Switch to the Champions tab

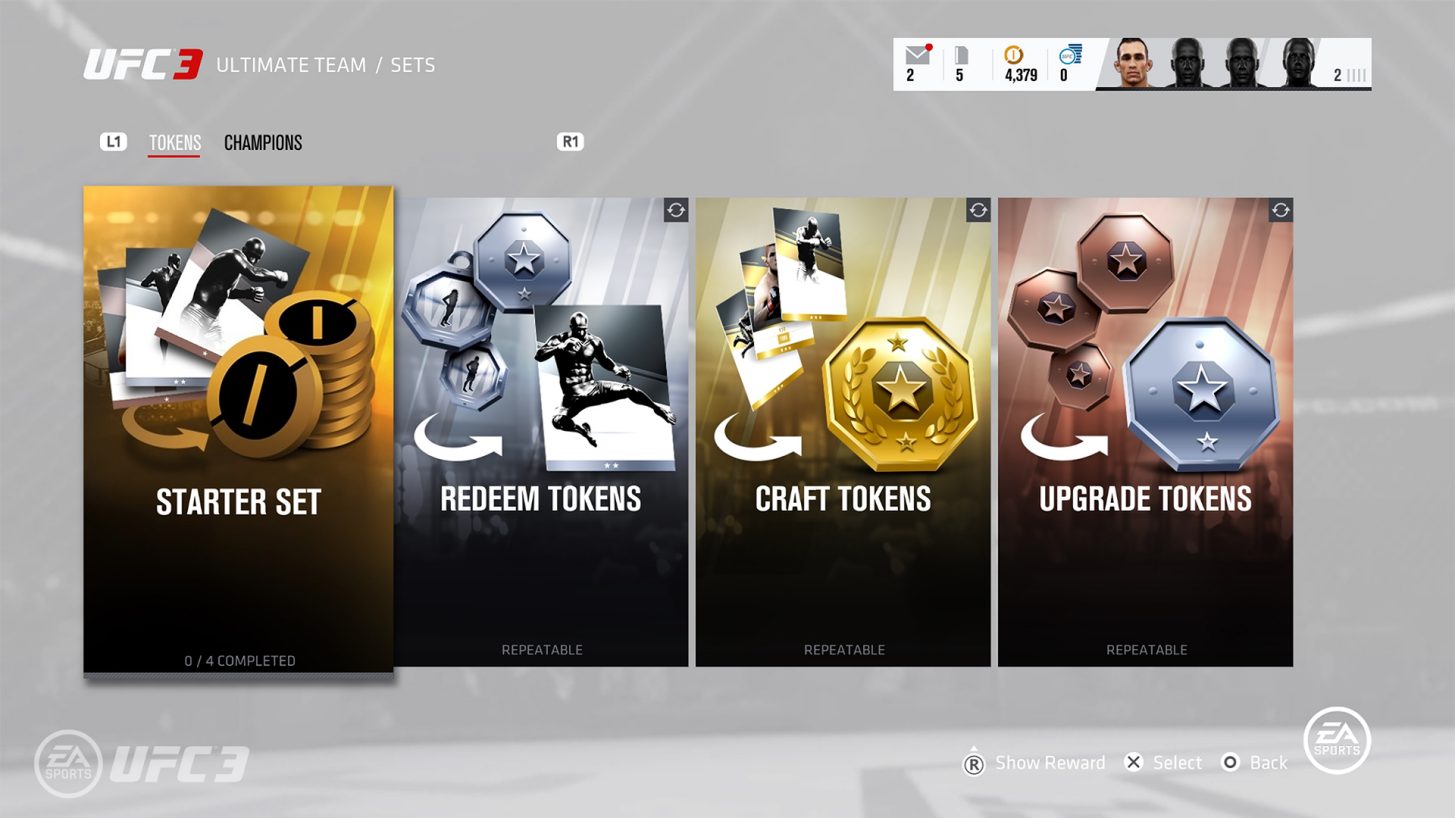(263, 143)
